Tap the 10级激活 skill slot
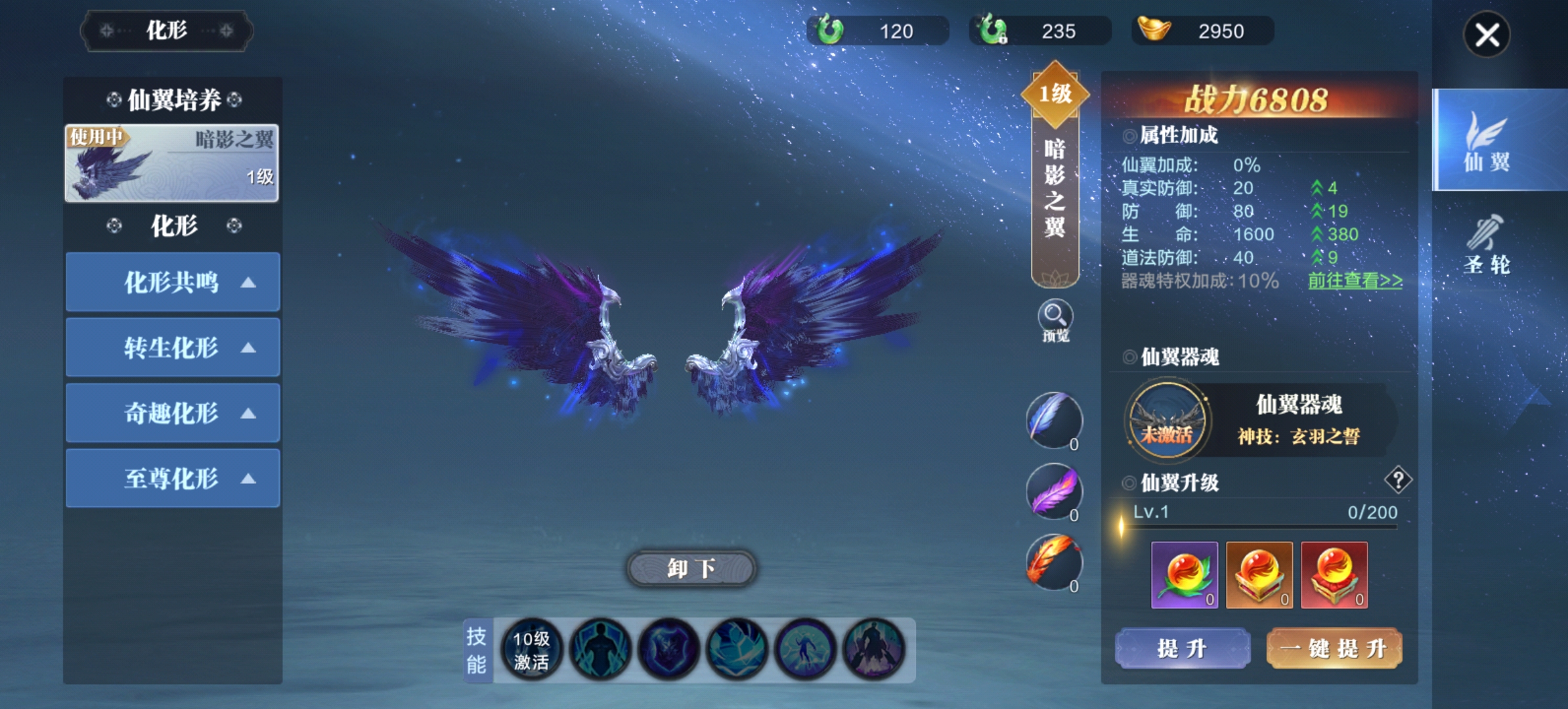1568x709 pixels. [x=531, y=650]
